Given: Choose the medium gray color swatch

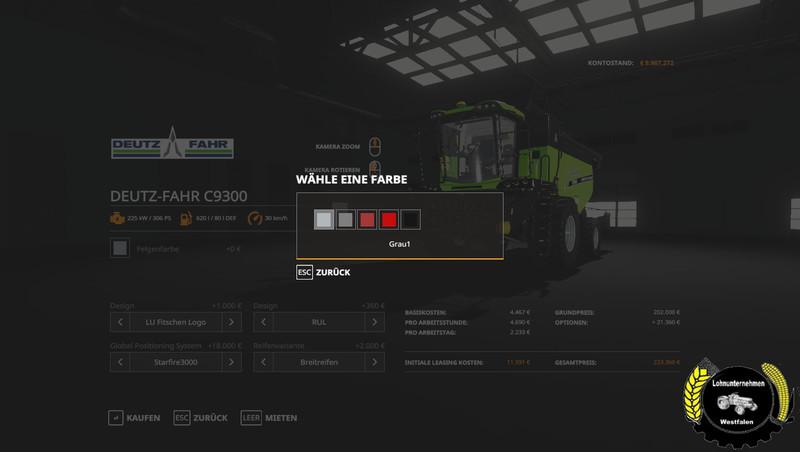Looking at the screenshot, I should [x=345, y=220].
